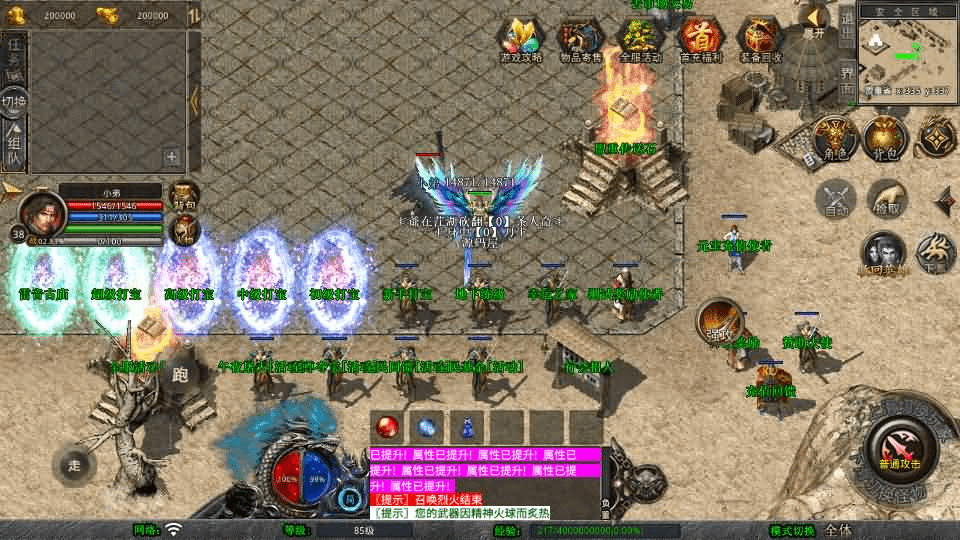Open the 游戏攻略 game guide icon

tap(521, 40)
